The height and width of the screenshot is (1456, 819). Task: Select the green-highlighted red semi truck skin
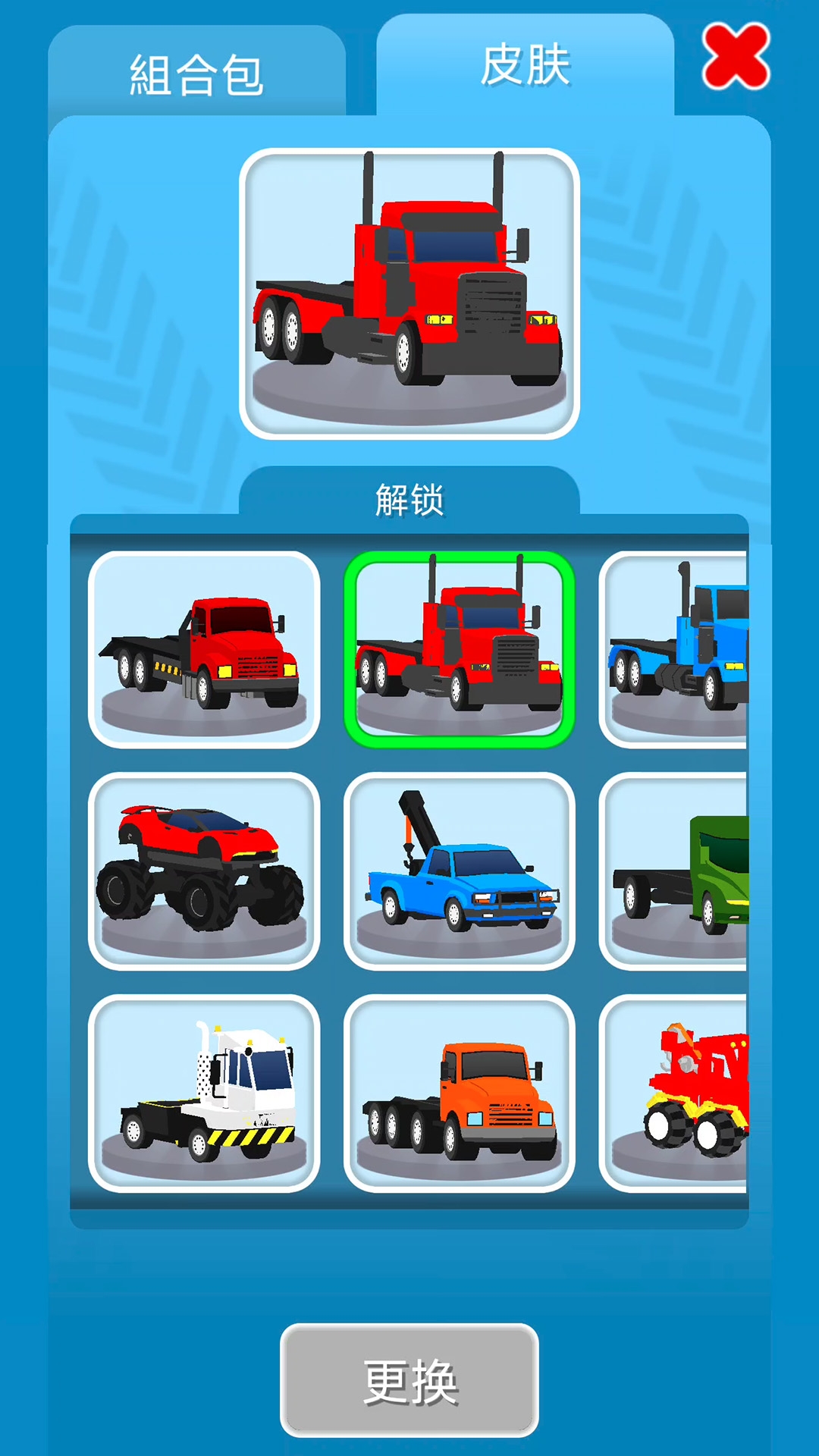pos(459,650)
